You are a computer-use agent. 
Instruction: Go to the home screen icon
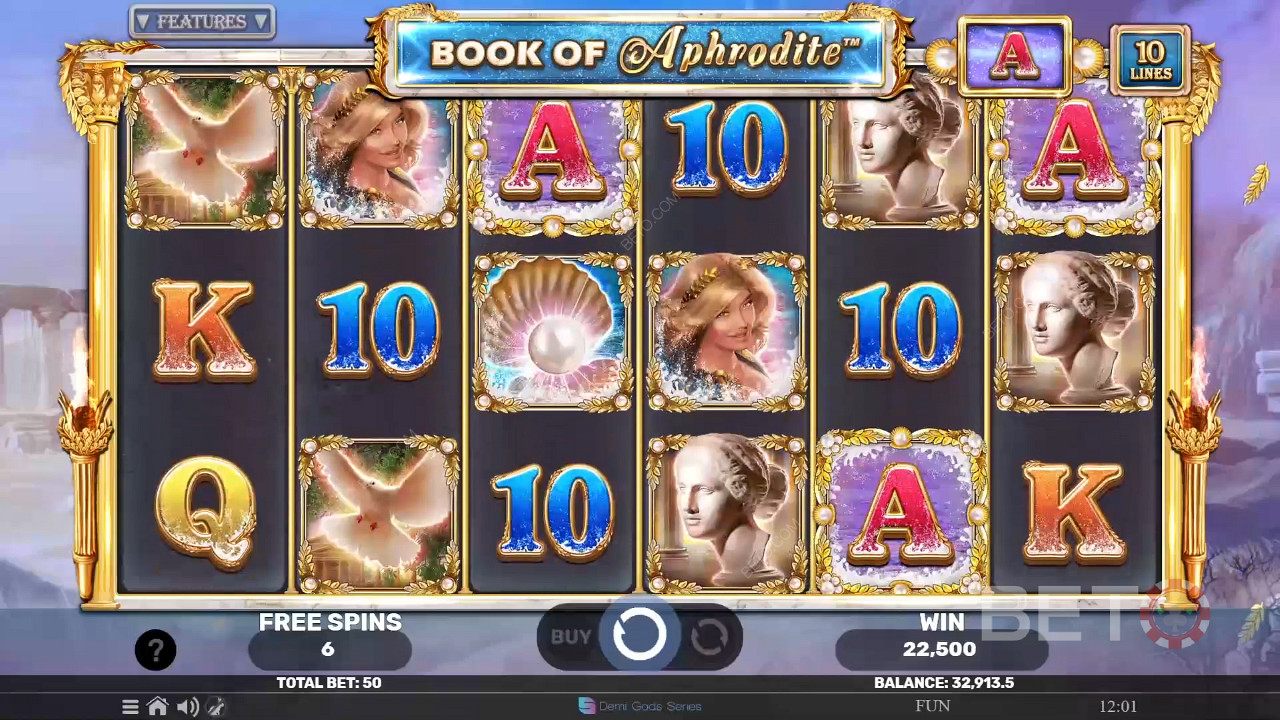[x=157, y=707]
